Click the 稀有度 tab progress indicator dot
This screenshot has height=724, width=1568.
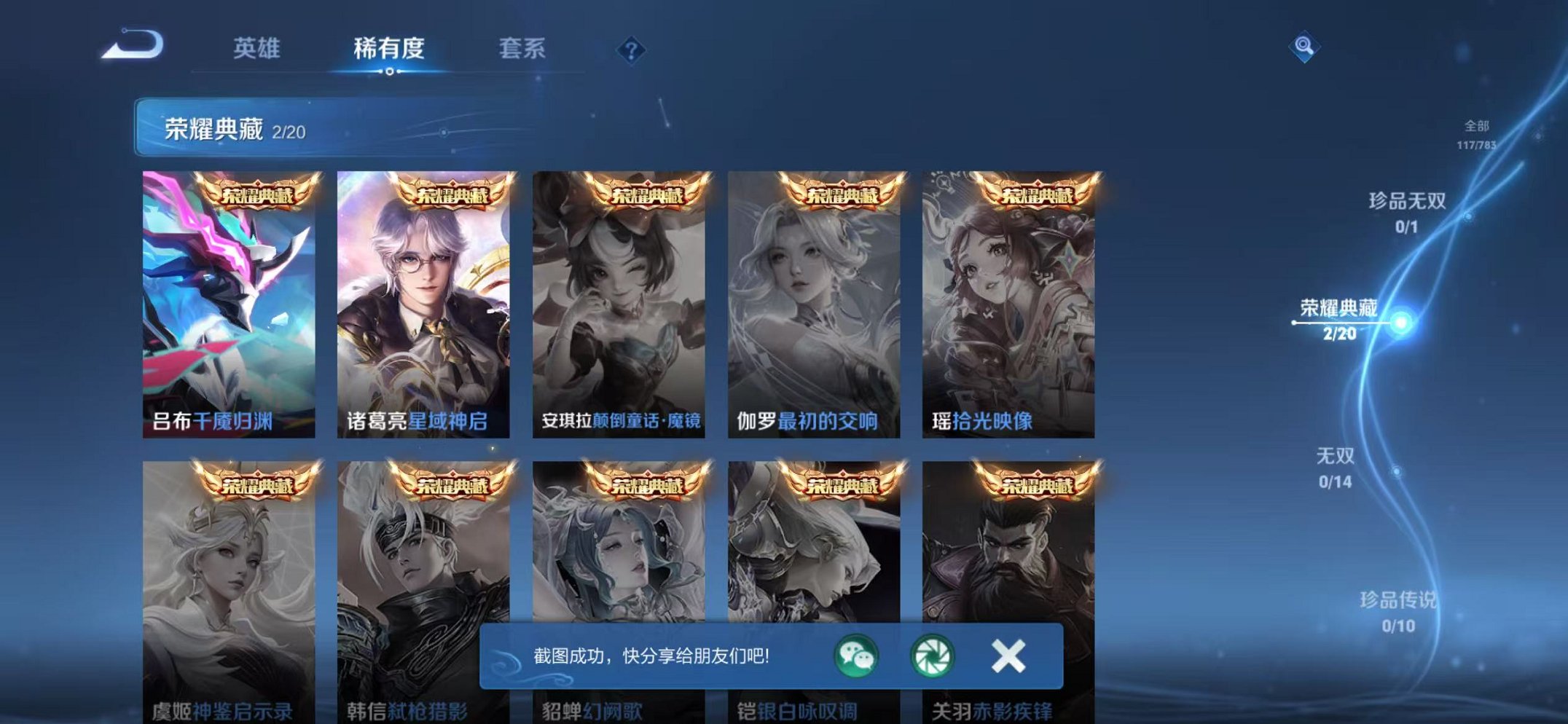pyautogui.click(x=391, y=72)
